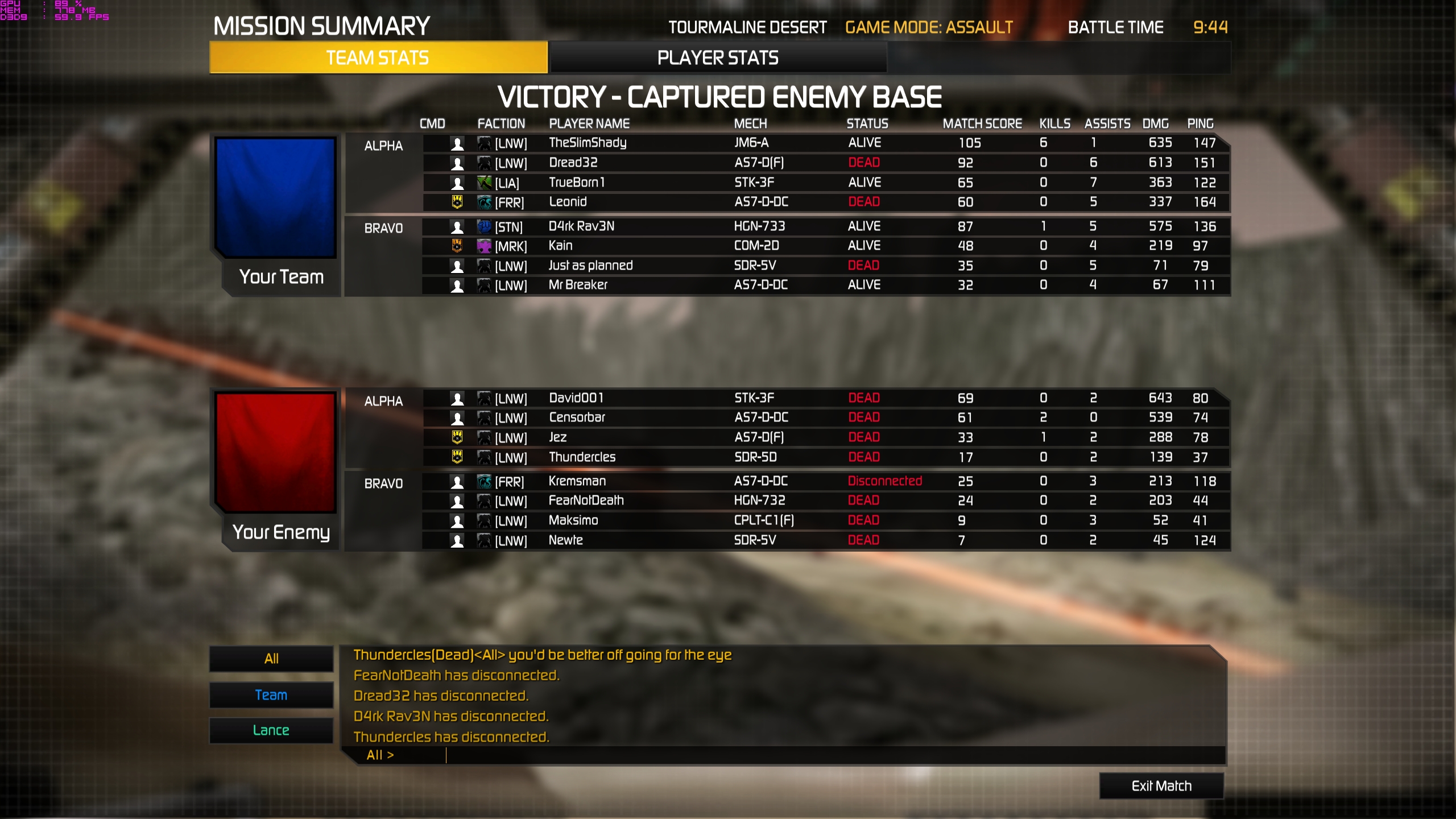Click Thundercles' row in enemy team
1456x819 pixels.
tap(582, 457)
